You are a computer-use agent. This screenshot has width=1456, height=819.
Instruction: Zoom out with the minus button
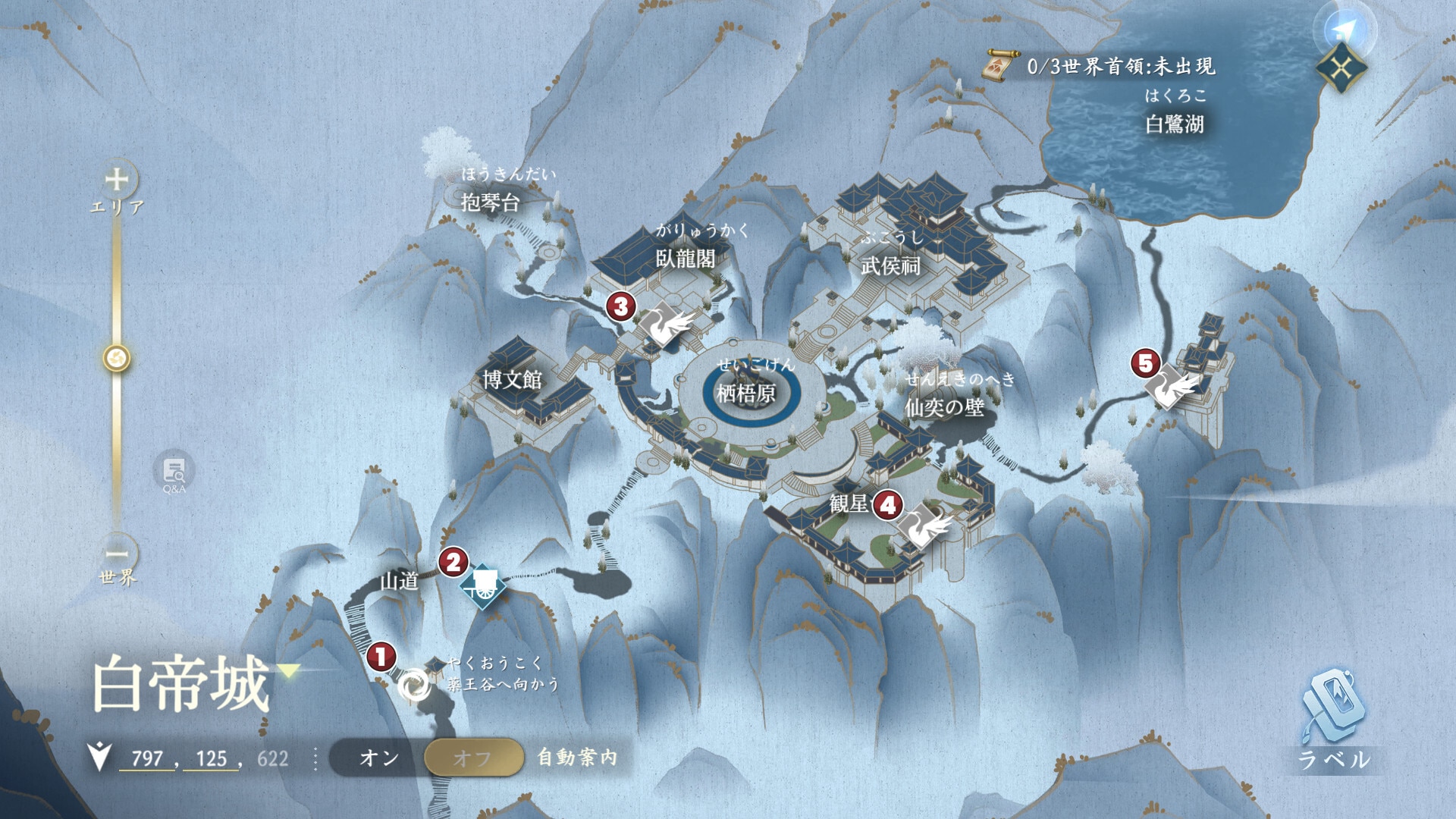[x=117, y=553]
